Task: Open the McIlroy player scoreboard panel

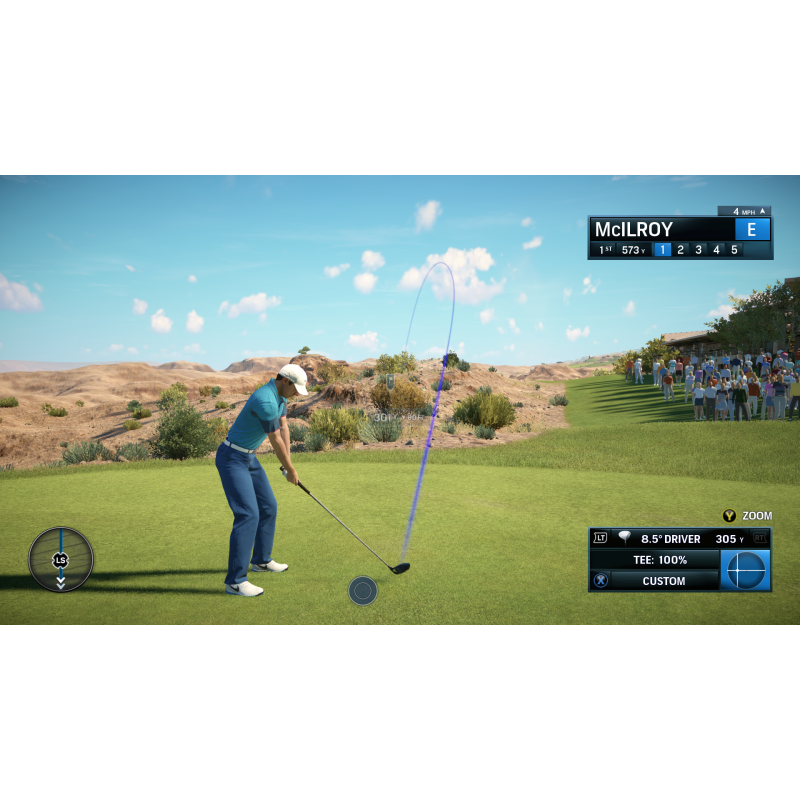Action: click(662, 229)
